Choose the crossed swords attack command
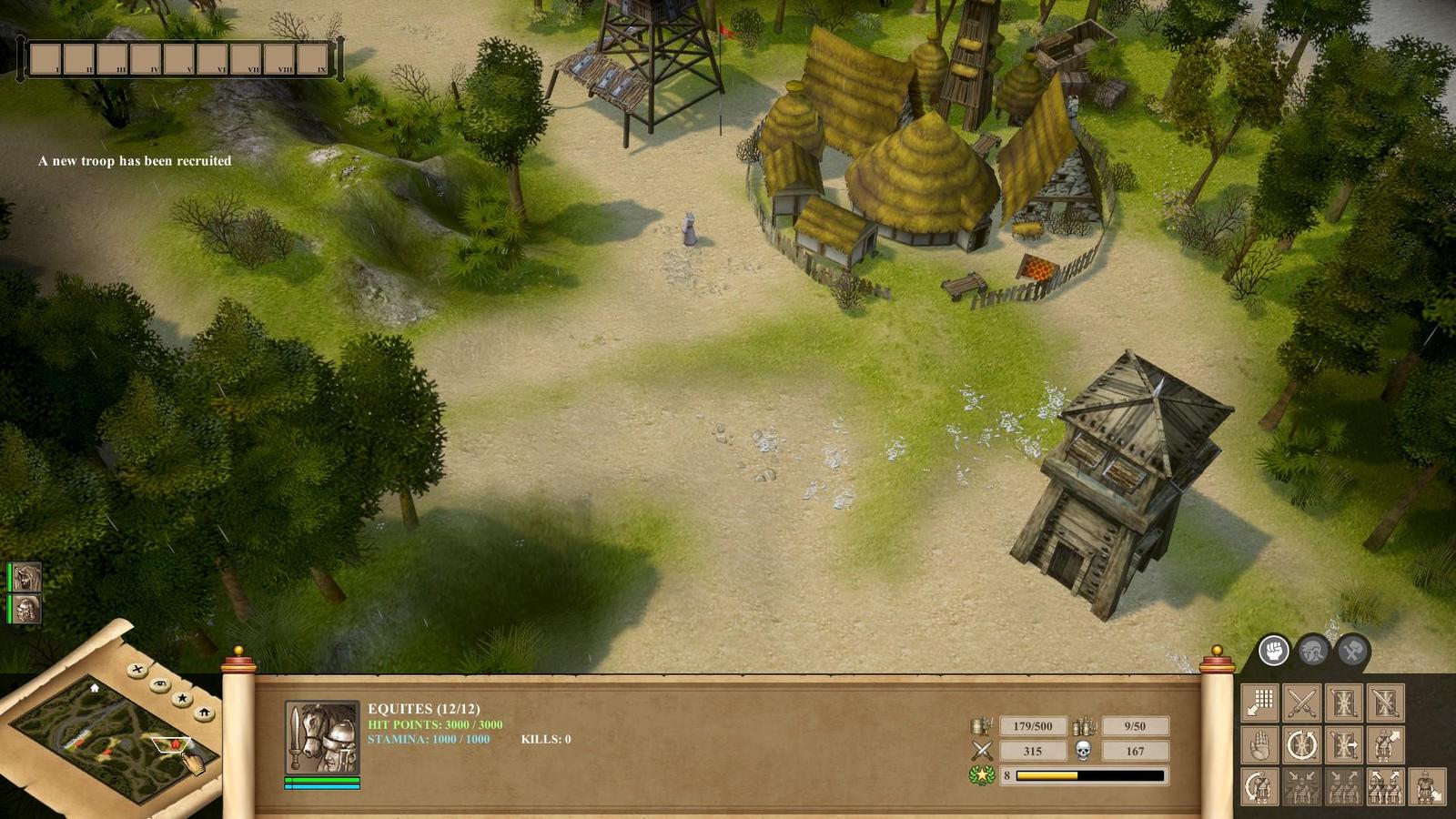This screenshot has height=819, width=1456. tap(1301, 703)
